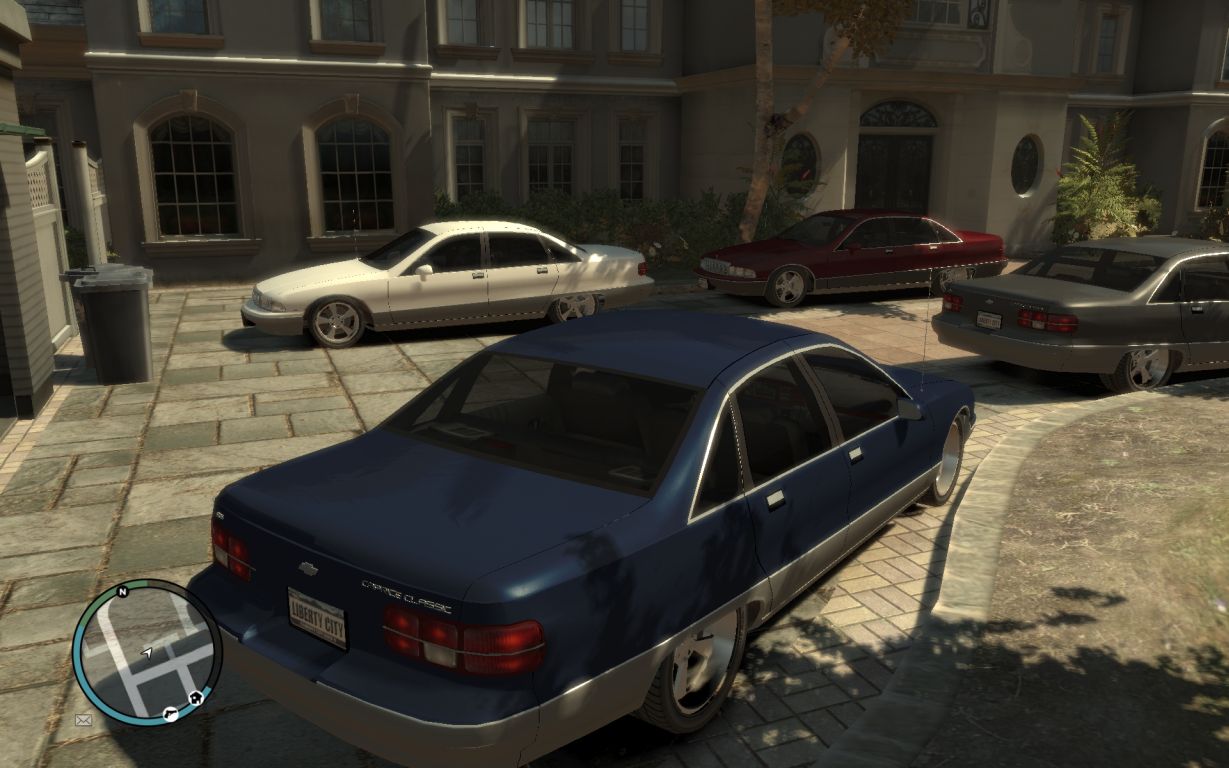
Task: Select the pistol gun shop blip
Action: tap(171, 713)
